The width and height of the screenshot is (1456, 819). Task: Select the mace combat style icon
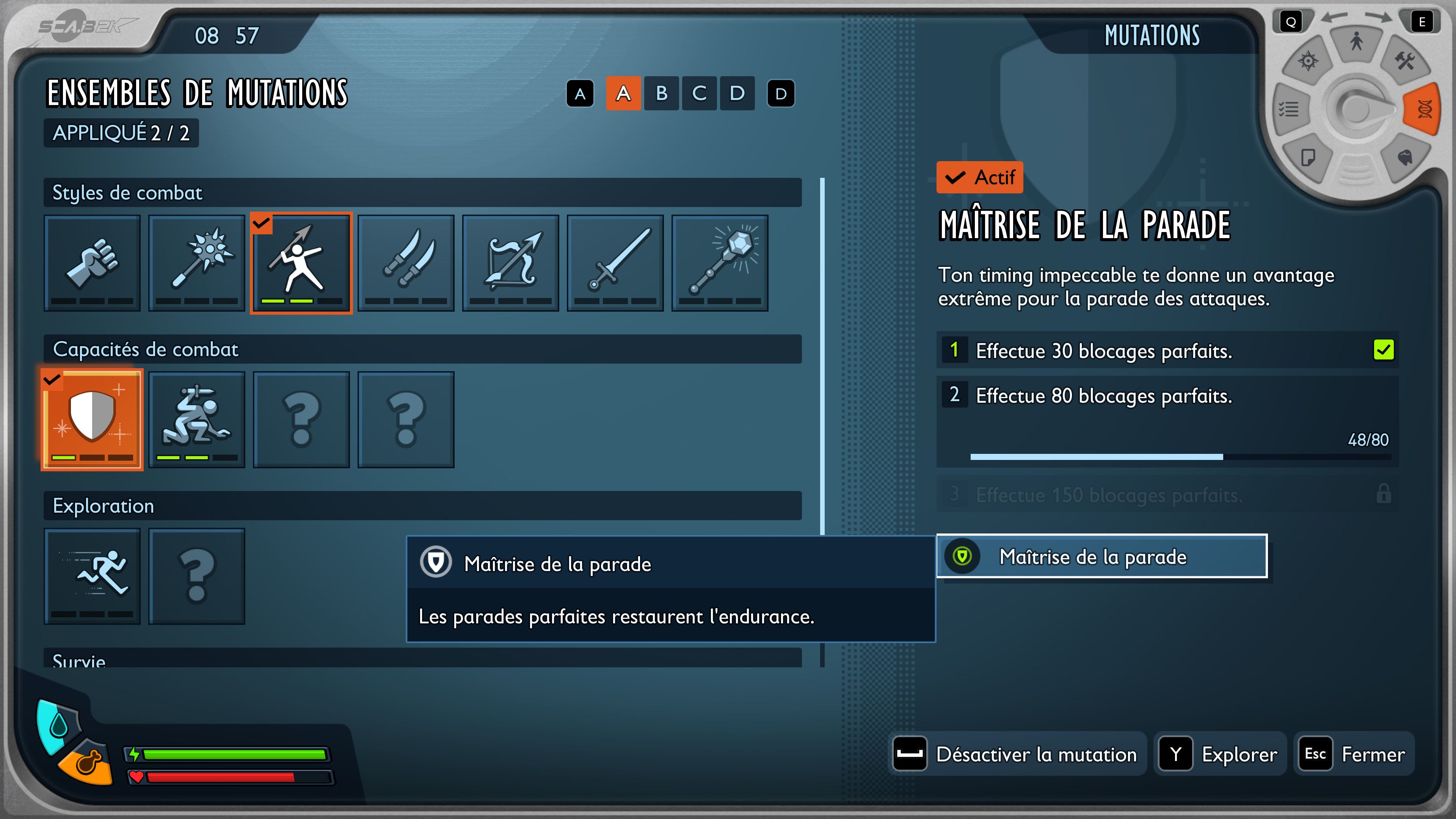pos(196,265)
